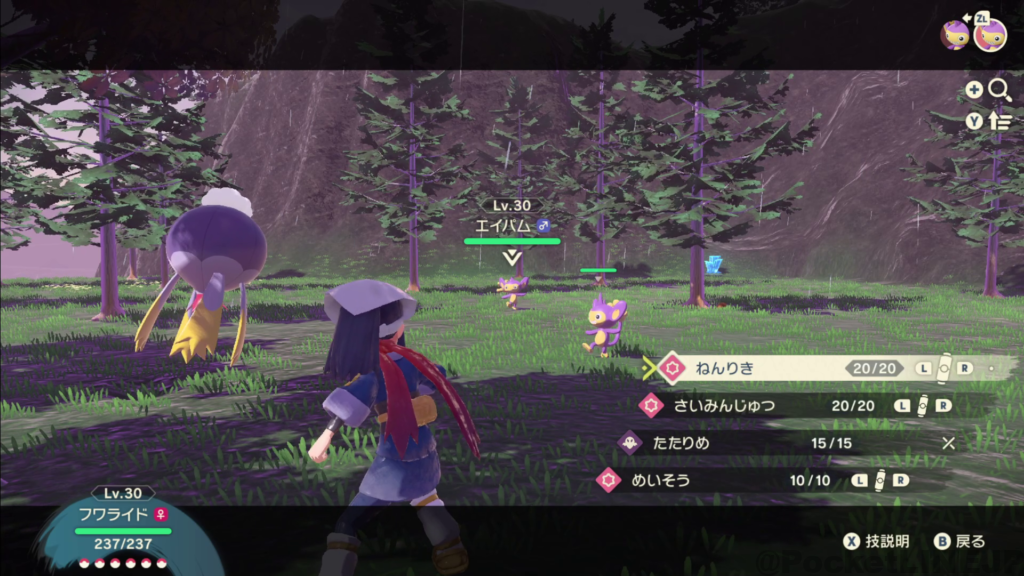The image size is (1024, 576).
Task: Click the highlighted turn order portrait
Action: pyautogui.click(x=990, y=34)
